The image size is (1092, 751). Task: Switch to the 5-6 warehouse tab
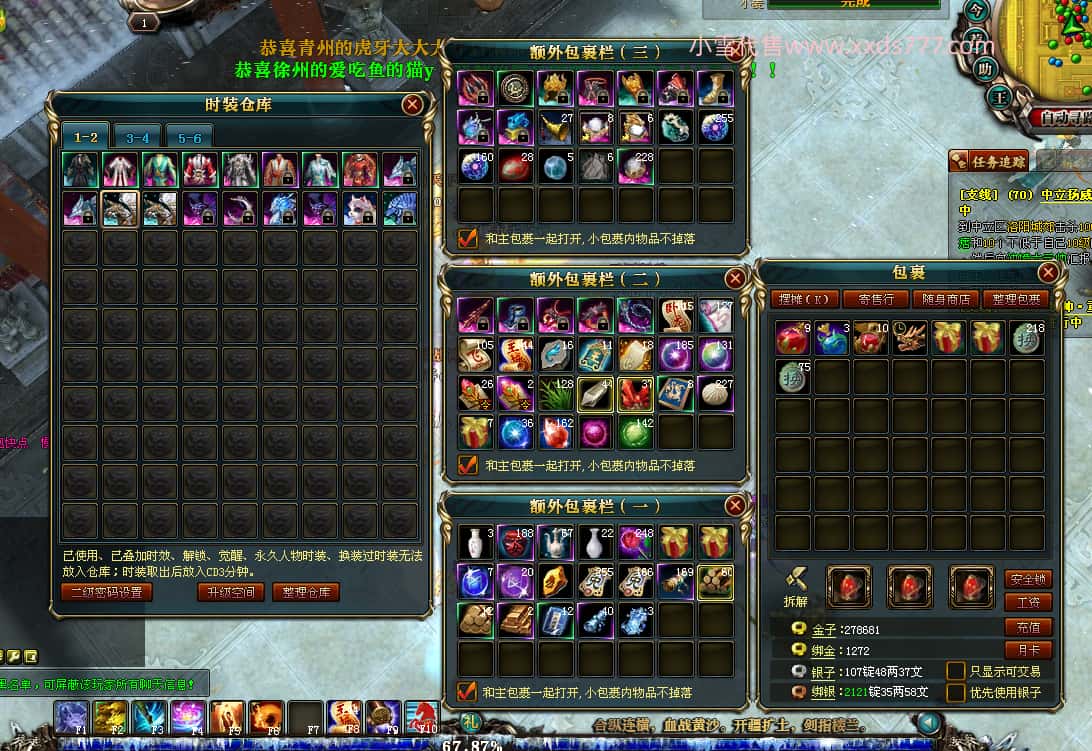pos(190,138)
